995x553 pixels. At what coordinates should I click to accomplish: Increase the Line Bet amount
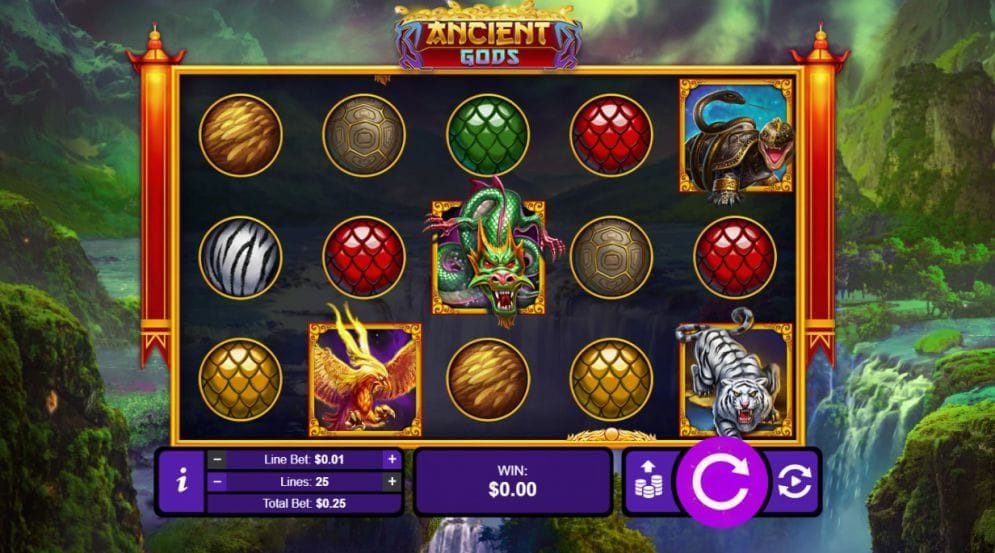click(x=392, y=460)
